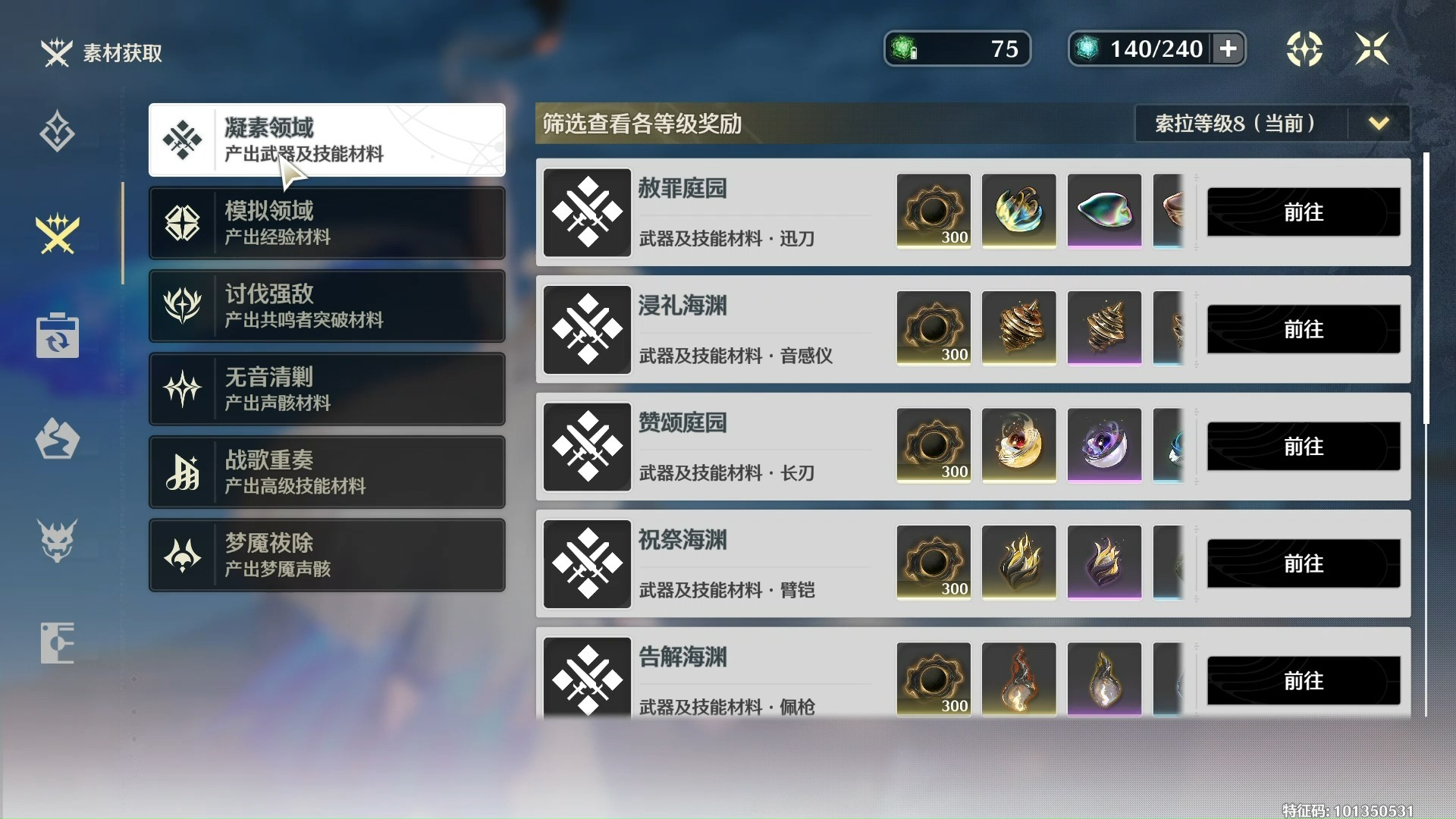Screen dimensions: 1456x819
Task: Click the diamond-shaped top sidebar icon
Action: (x=58, y=130)
